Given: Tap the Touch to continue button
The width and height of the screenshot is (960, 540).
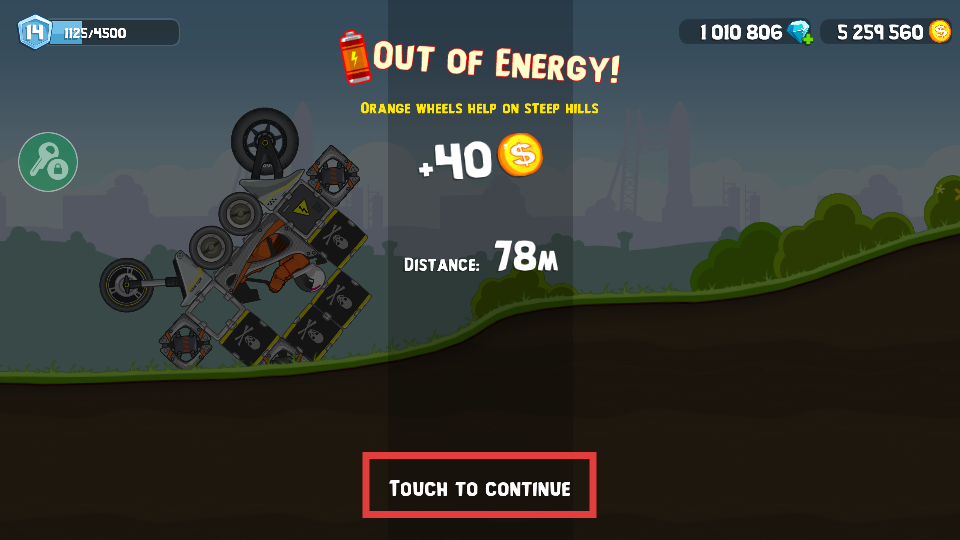Looking at the screenshot, I should click(x=479, y=487).
